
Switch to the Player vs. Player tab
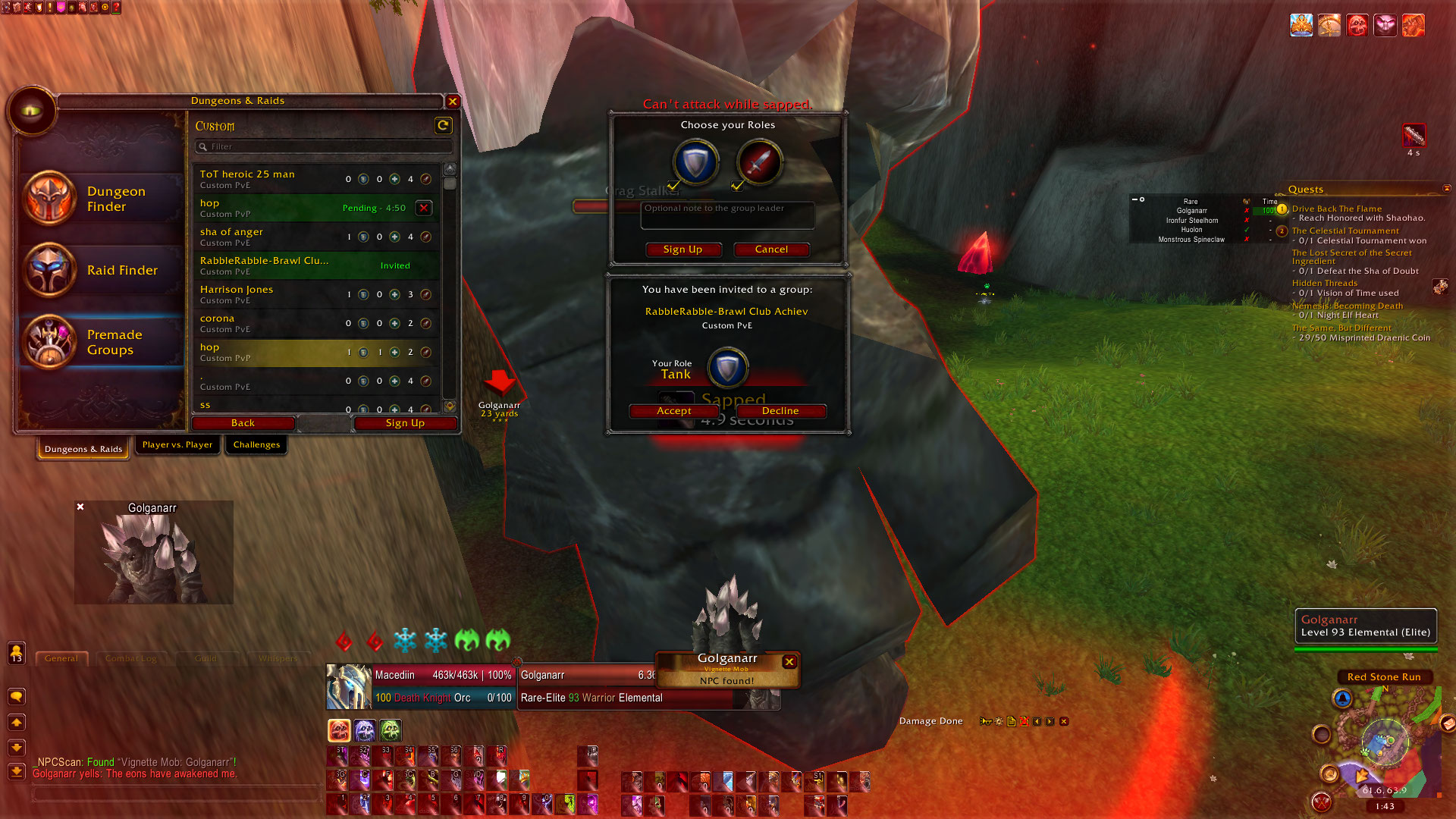tap(177, 445)
